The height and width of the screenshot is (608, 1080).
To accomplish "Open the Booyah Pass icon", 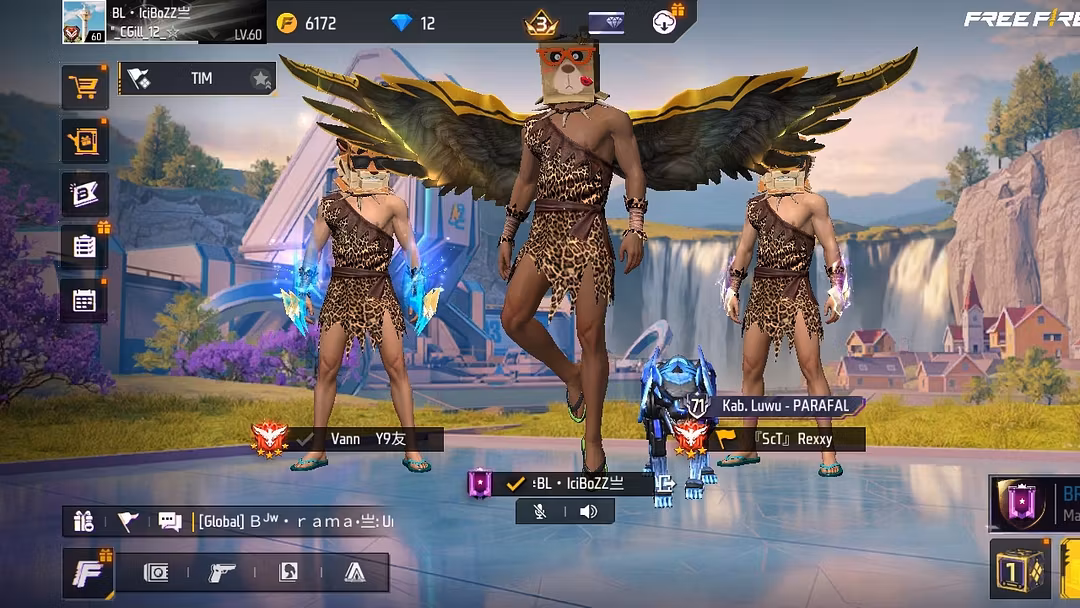I will click(85, 194).
